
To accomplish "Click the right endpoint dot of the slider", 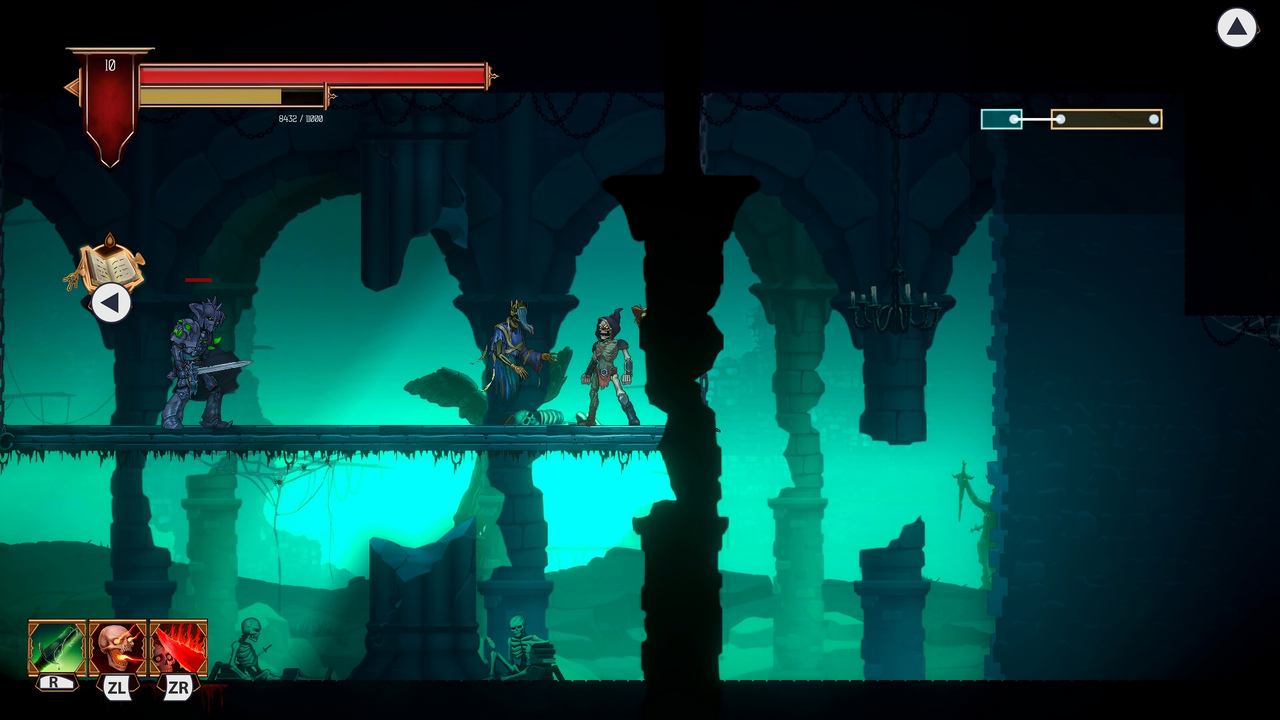I will point(1153,119).
